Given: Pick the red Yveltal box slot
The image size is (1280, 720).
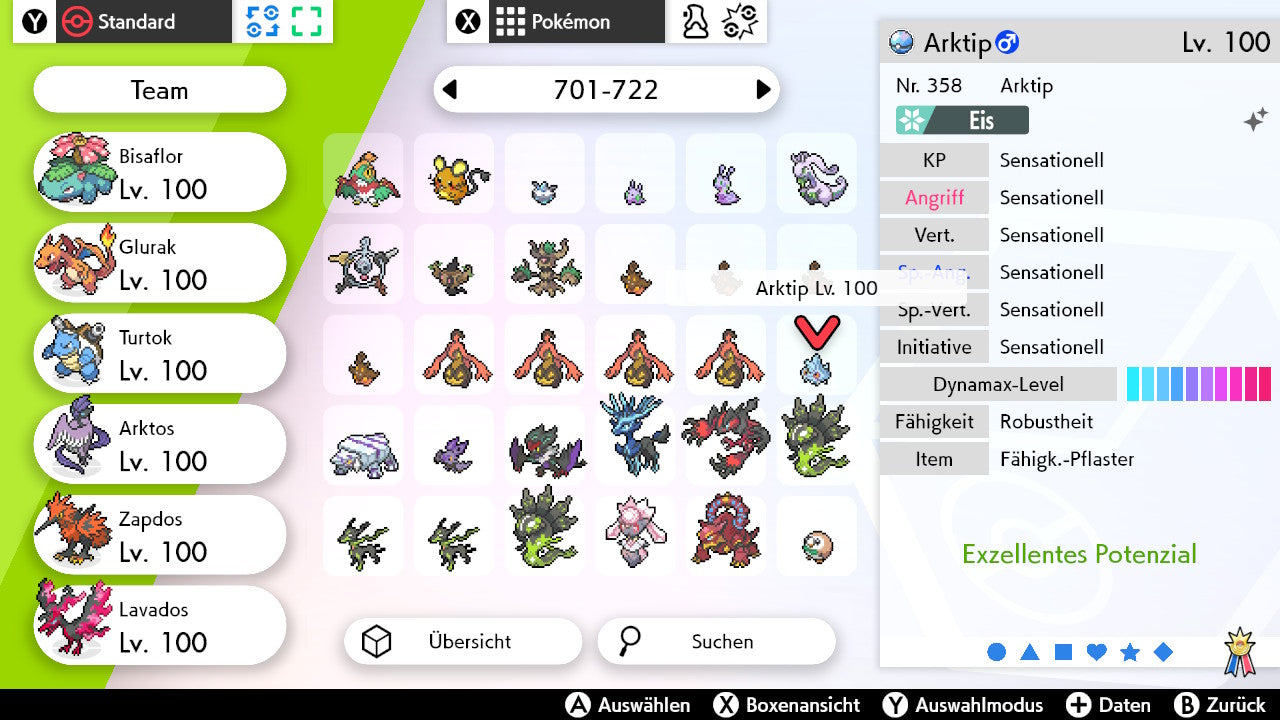Looking at the screenshot, I should (726, 438).
